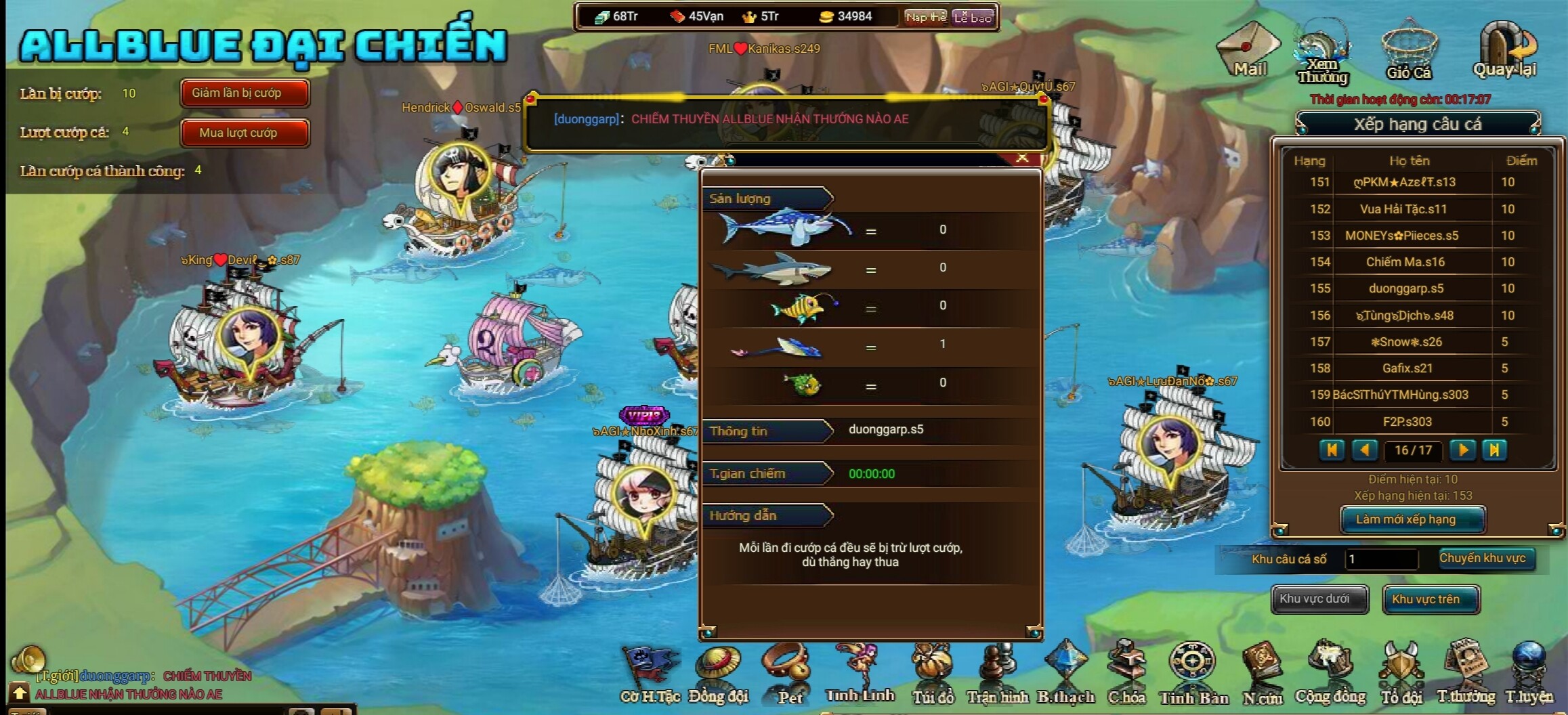Open Túi đồ inventory bag
1568x715 pixels.
(933, 675)
